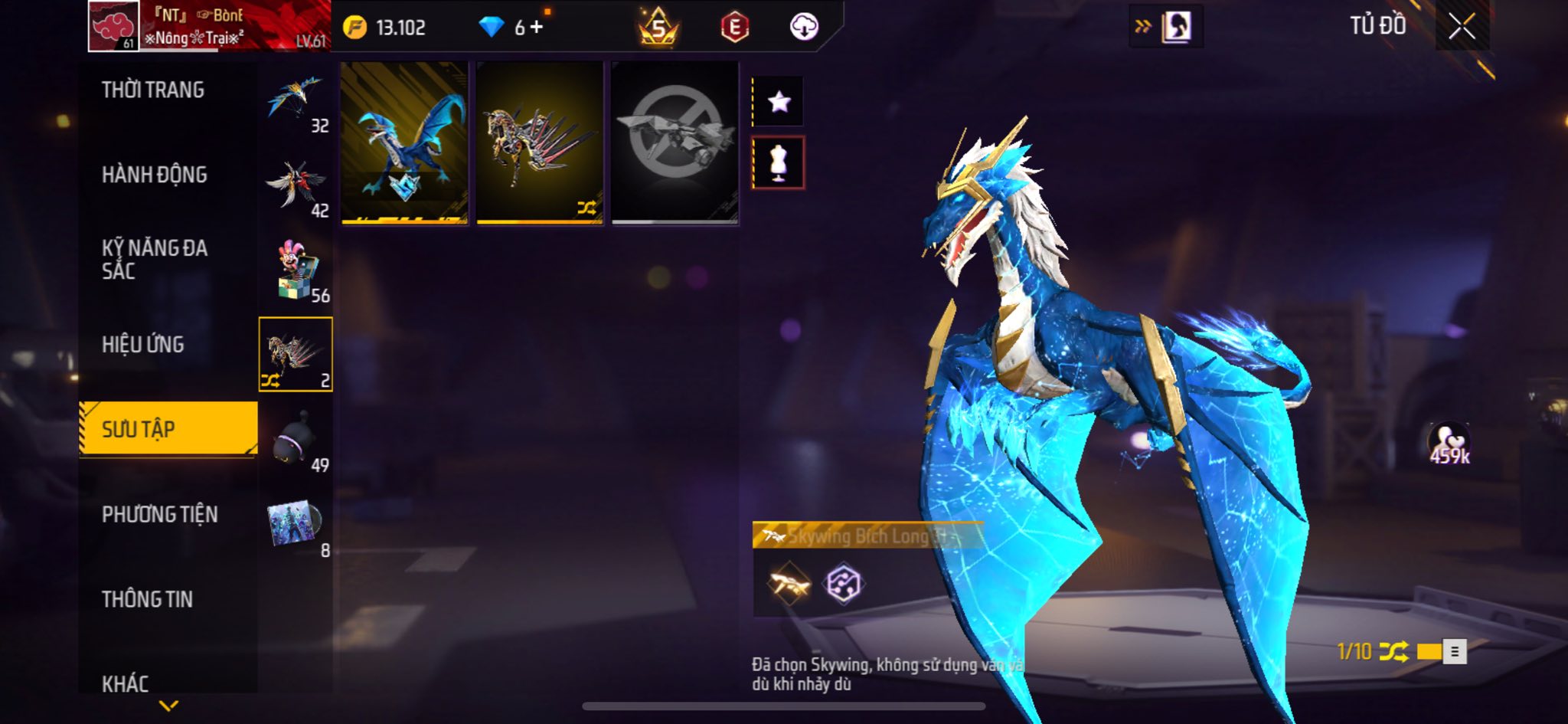The width and height of the screenshot is (1568, 724).
Task: Toggle the star favorites filter
Action: pos(779,101)
